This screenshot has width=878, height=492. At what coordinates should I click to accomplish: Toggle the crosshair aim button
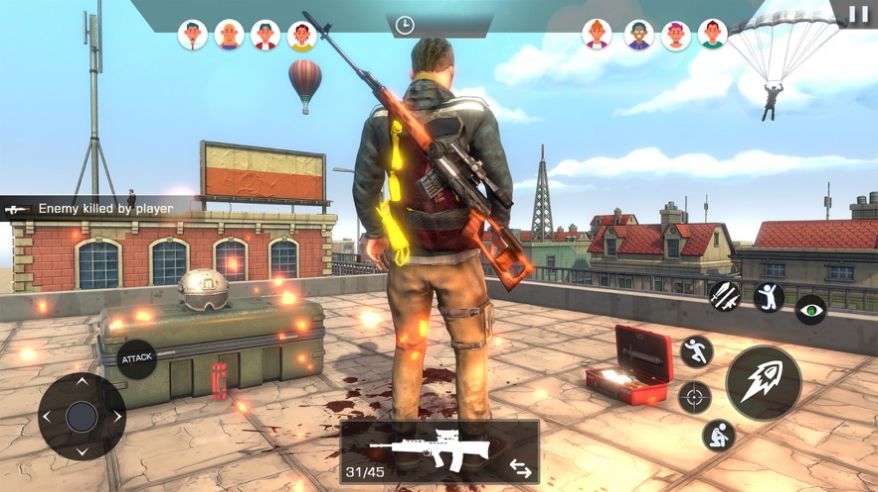tap(695, 397)
